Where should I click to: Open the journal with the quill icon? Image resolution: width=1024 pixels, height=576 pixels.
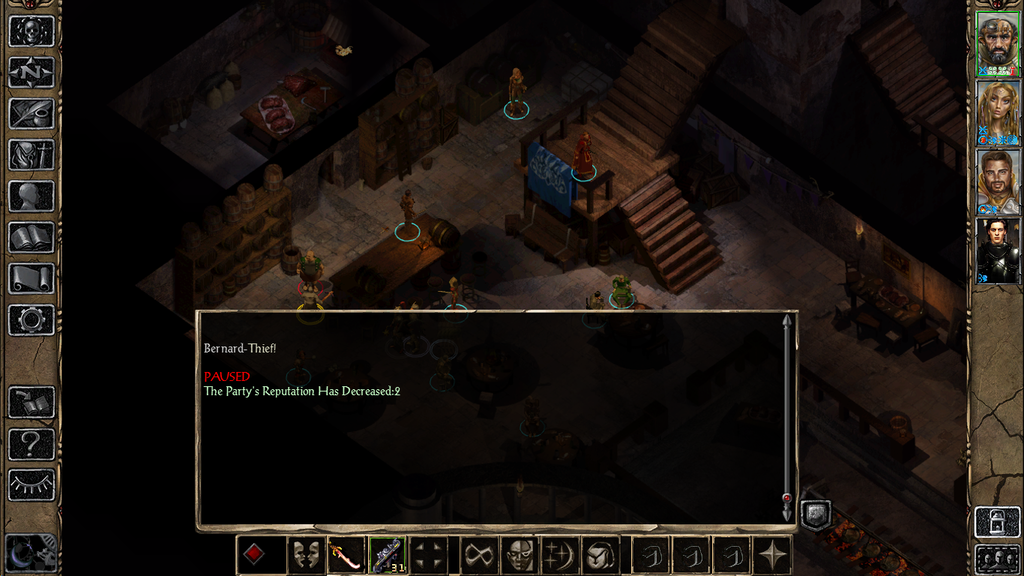click(x=31, y=113)
